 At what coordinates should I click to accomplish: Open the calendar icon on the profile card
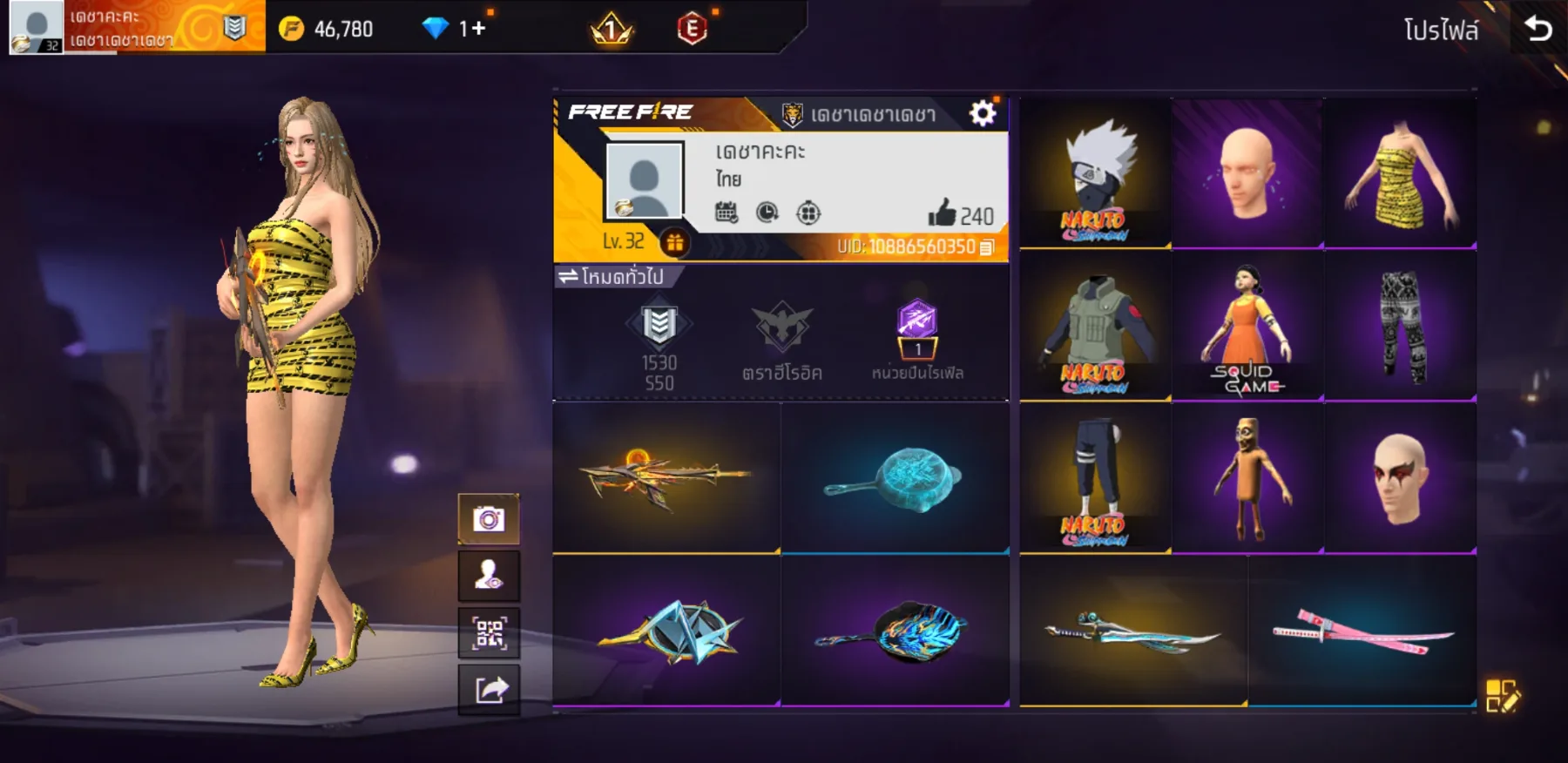pos(728,211)
